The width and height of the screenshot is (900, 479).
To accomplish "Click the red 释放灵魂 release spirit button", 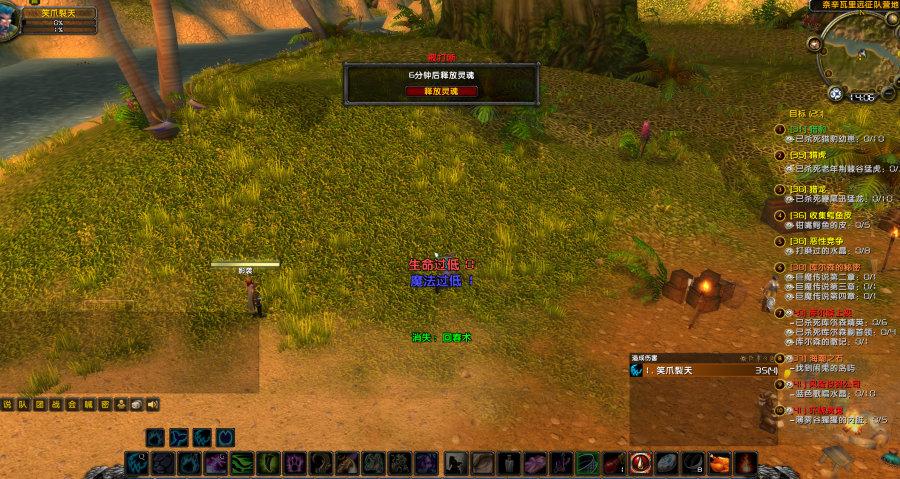I will 441,91.
